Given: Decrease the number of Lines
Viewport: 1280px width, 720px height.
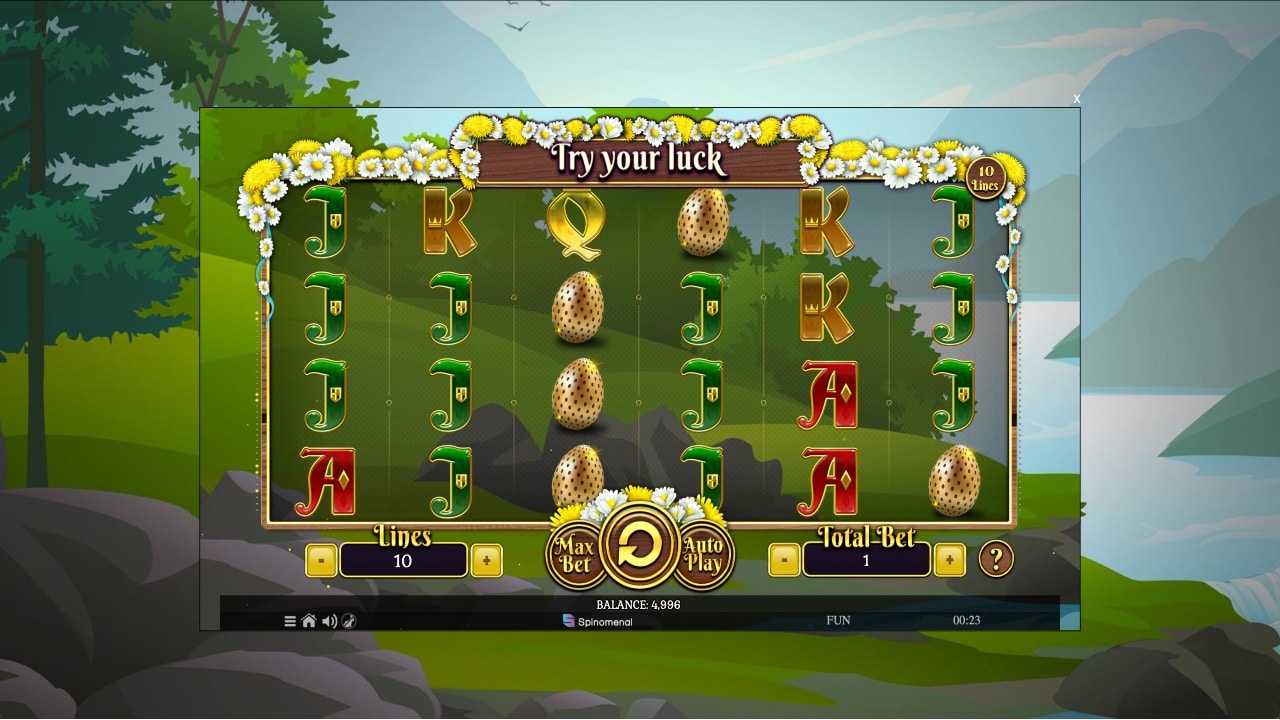Looking at the screenshot, I should coord(321,561).
